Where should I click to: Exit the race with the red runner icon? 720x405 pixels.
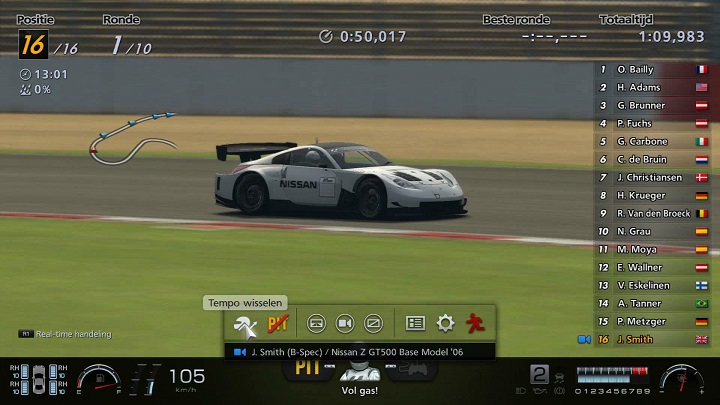[x=475, y=324]
